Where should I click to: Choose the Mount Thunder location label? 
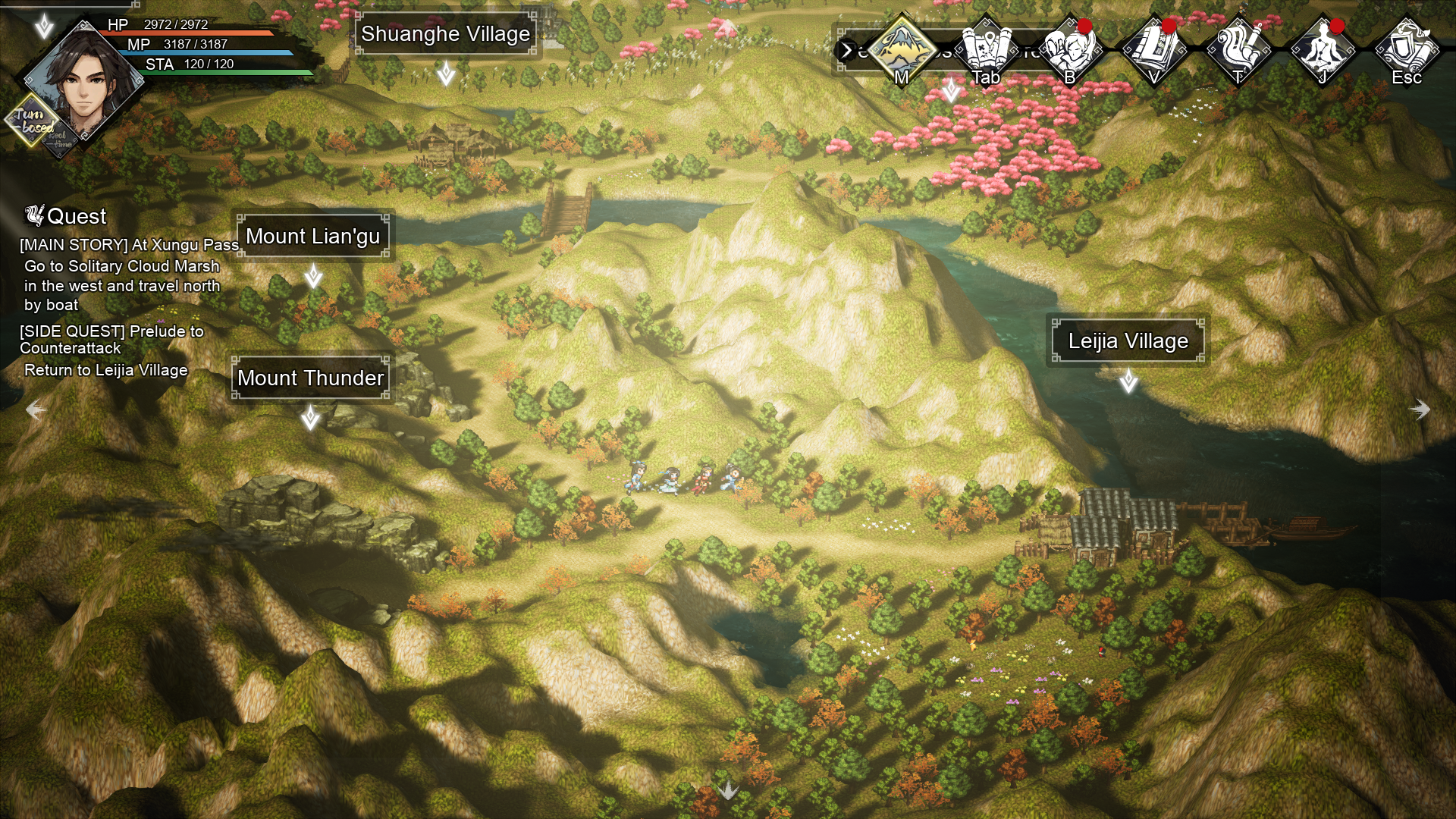(x=310, y=378)
